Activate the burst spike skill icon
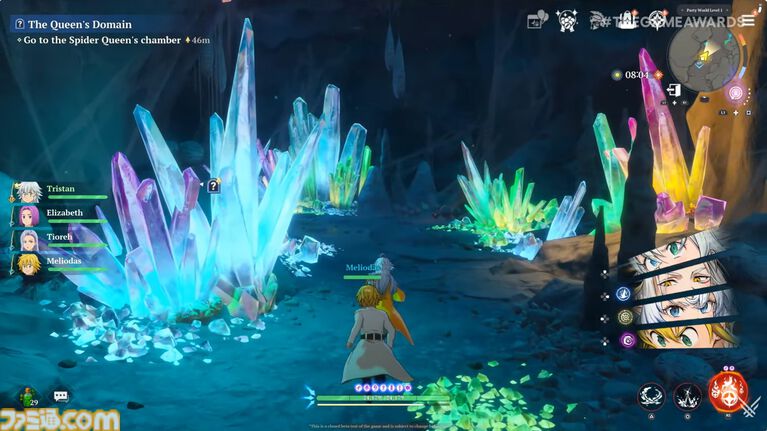The height and width of the screenshot is (431, 767). pos(687,396)
